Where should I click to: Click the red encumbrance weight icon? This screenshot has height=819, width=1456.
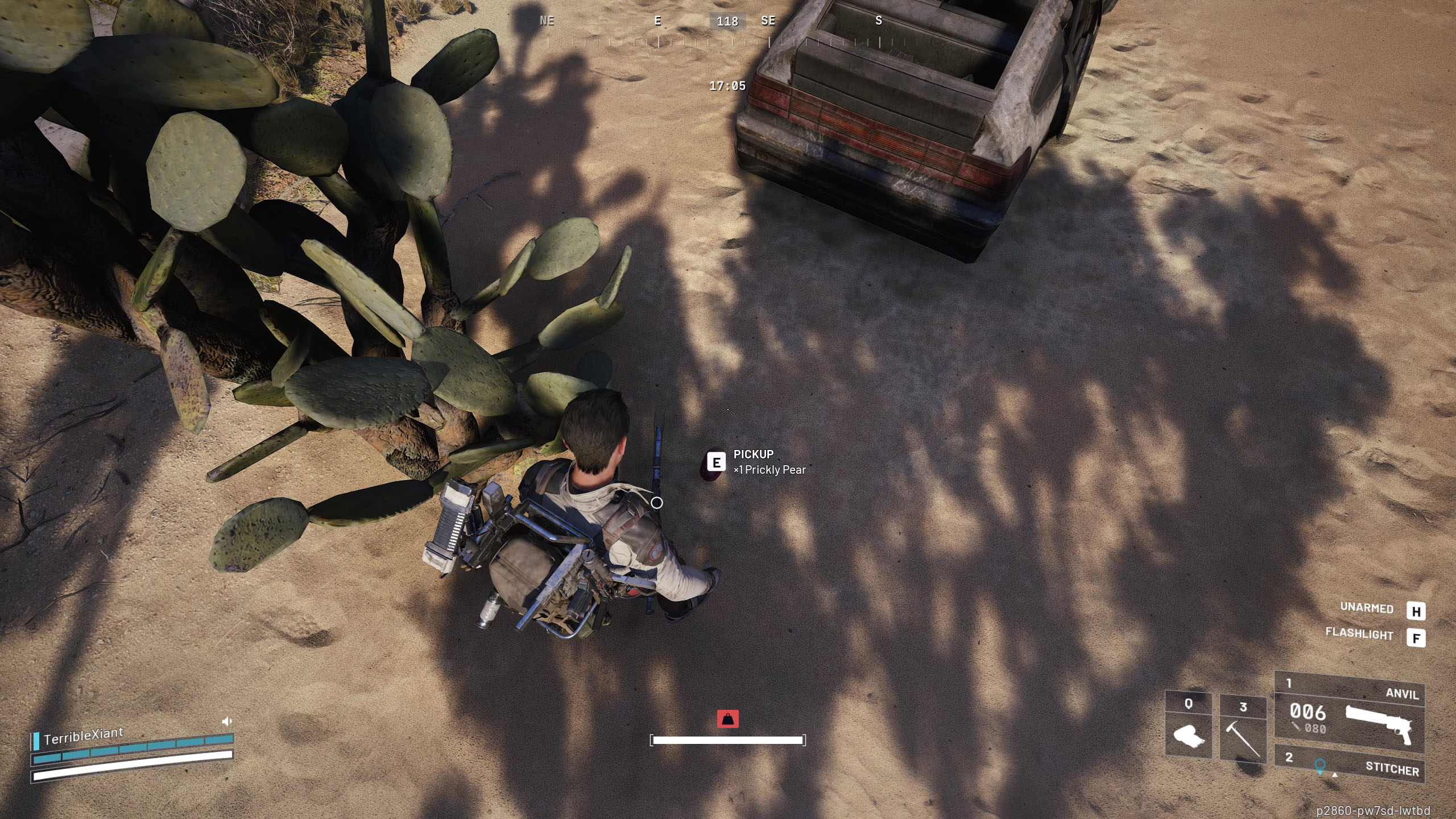727,719
